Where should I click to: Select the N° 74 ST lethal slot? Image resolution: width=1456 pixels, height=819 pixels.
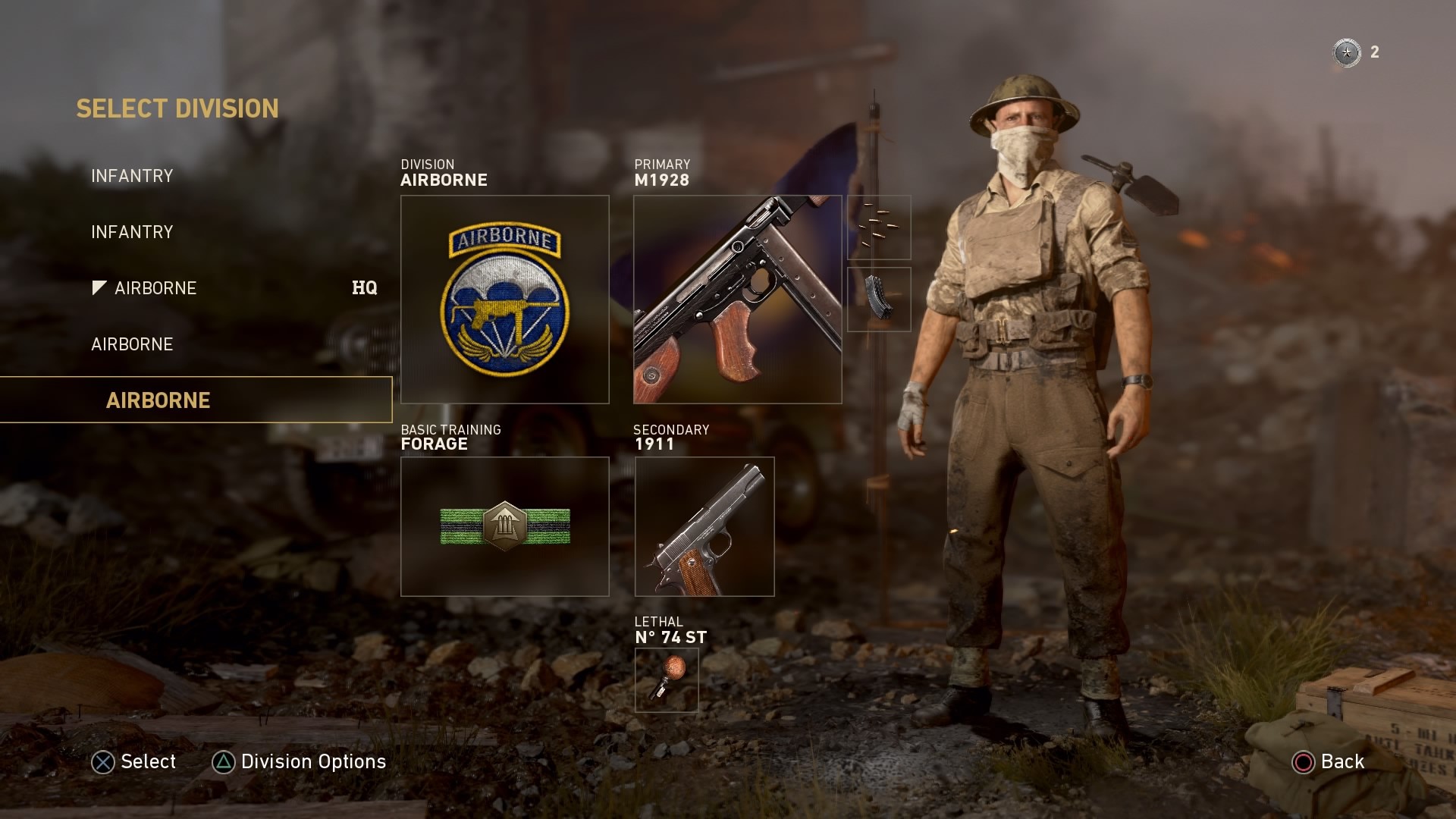[x=666, y=680]
